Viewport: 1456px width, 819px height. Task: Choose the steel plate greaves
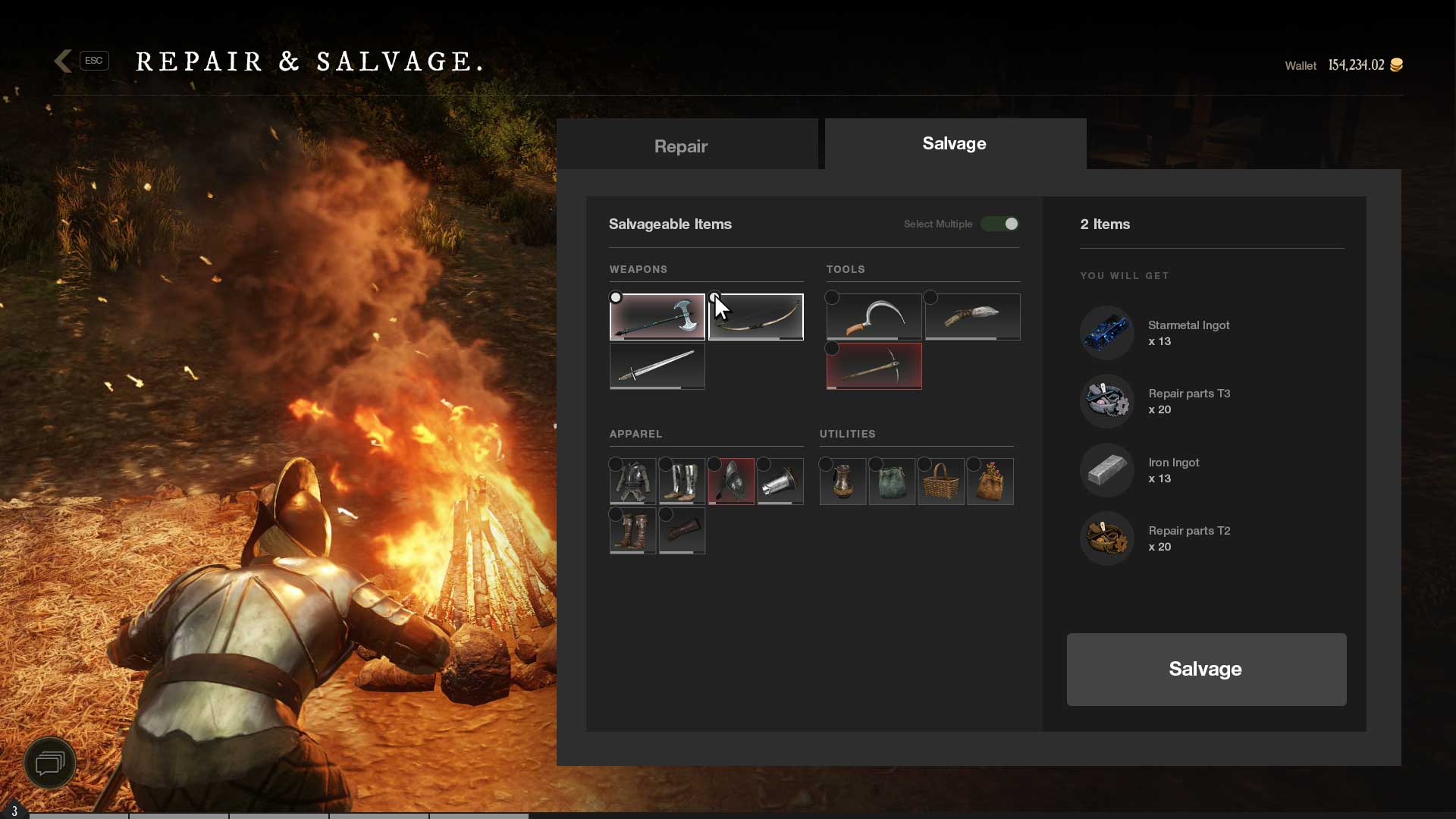(682, 482)
